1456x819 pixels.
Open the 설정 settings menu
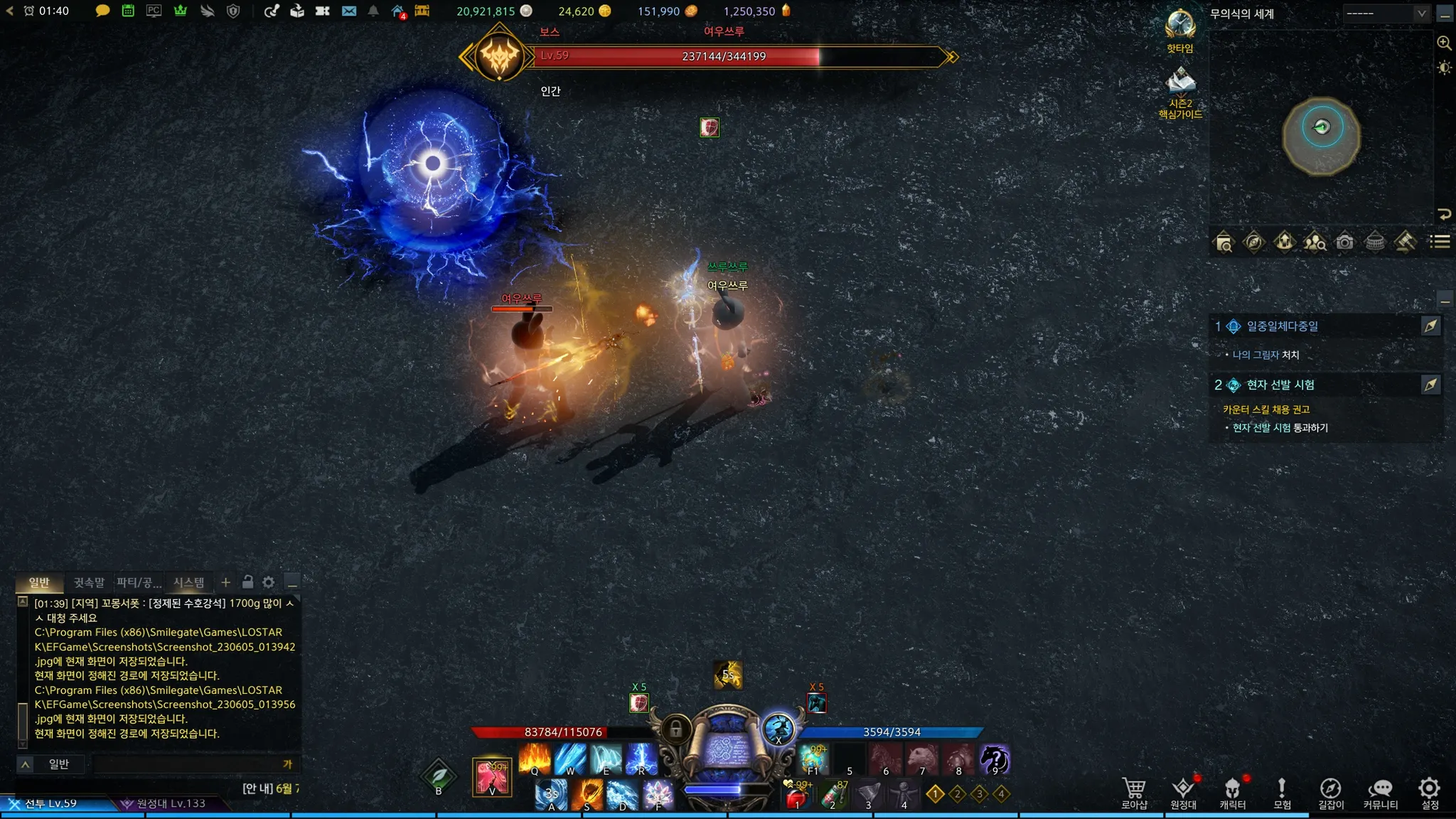pyautogui.click(x=1429, y=793)
